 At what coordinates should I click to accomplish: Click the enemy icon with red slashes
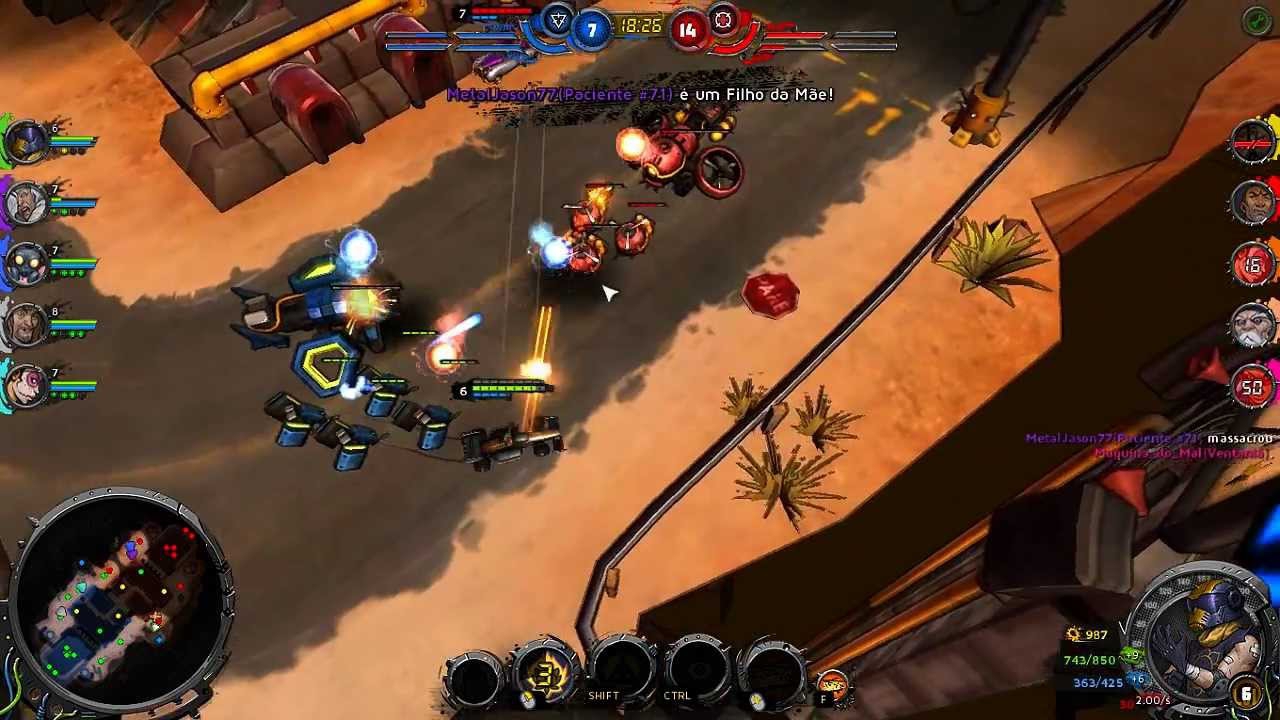click(1254, 142)
